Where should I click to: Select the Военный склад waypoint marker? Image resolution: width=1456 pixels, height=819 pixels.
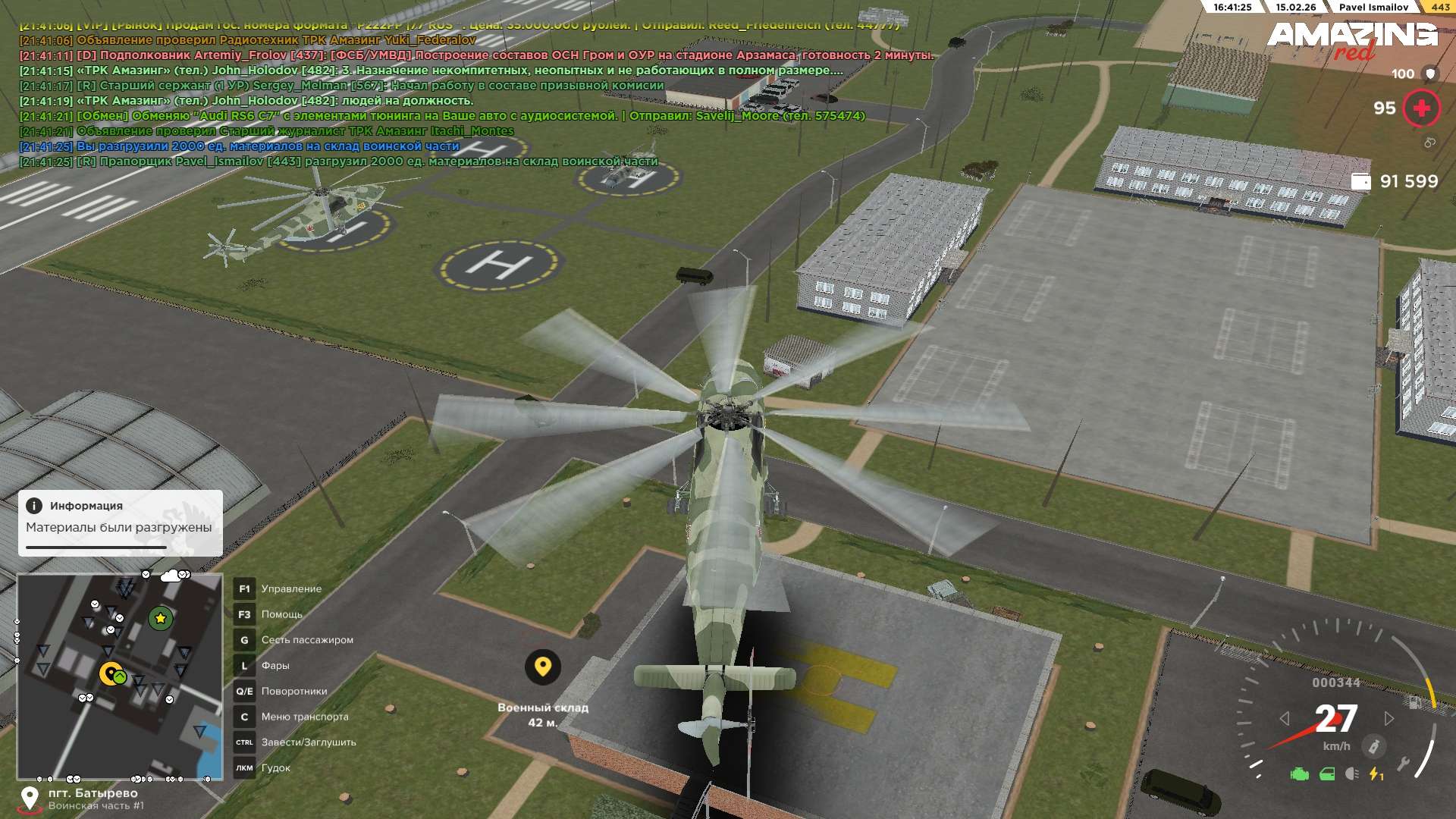(542, 667)
